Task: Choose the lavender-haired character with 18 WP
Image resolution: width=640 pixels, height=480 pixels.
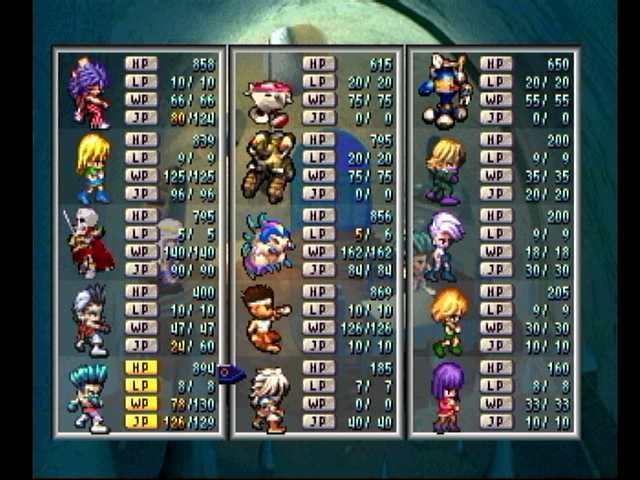Action: point(442,244)
